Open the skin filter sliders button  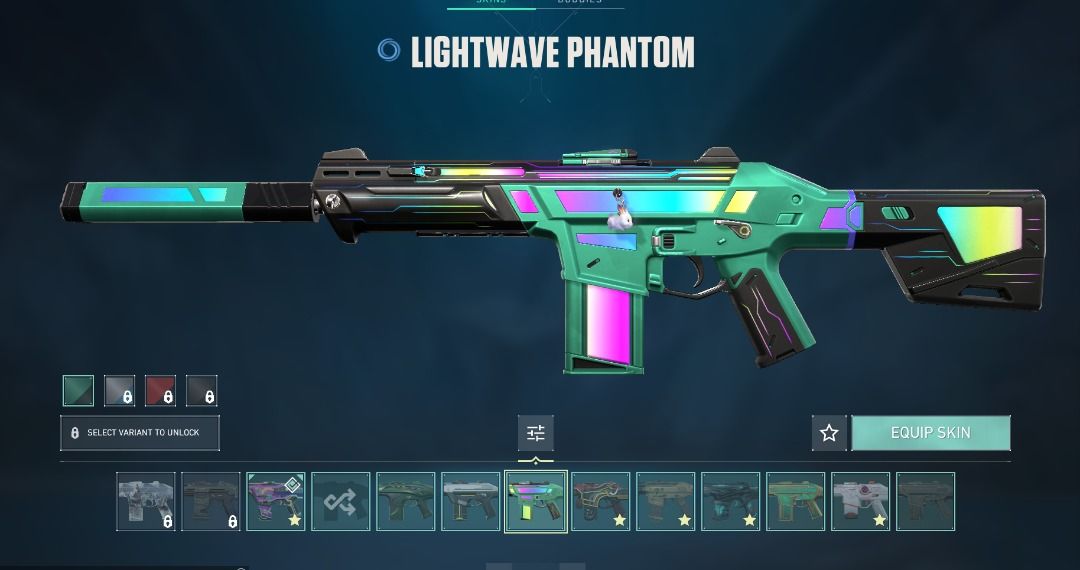[536, 433]
